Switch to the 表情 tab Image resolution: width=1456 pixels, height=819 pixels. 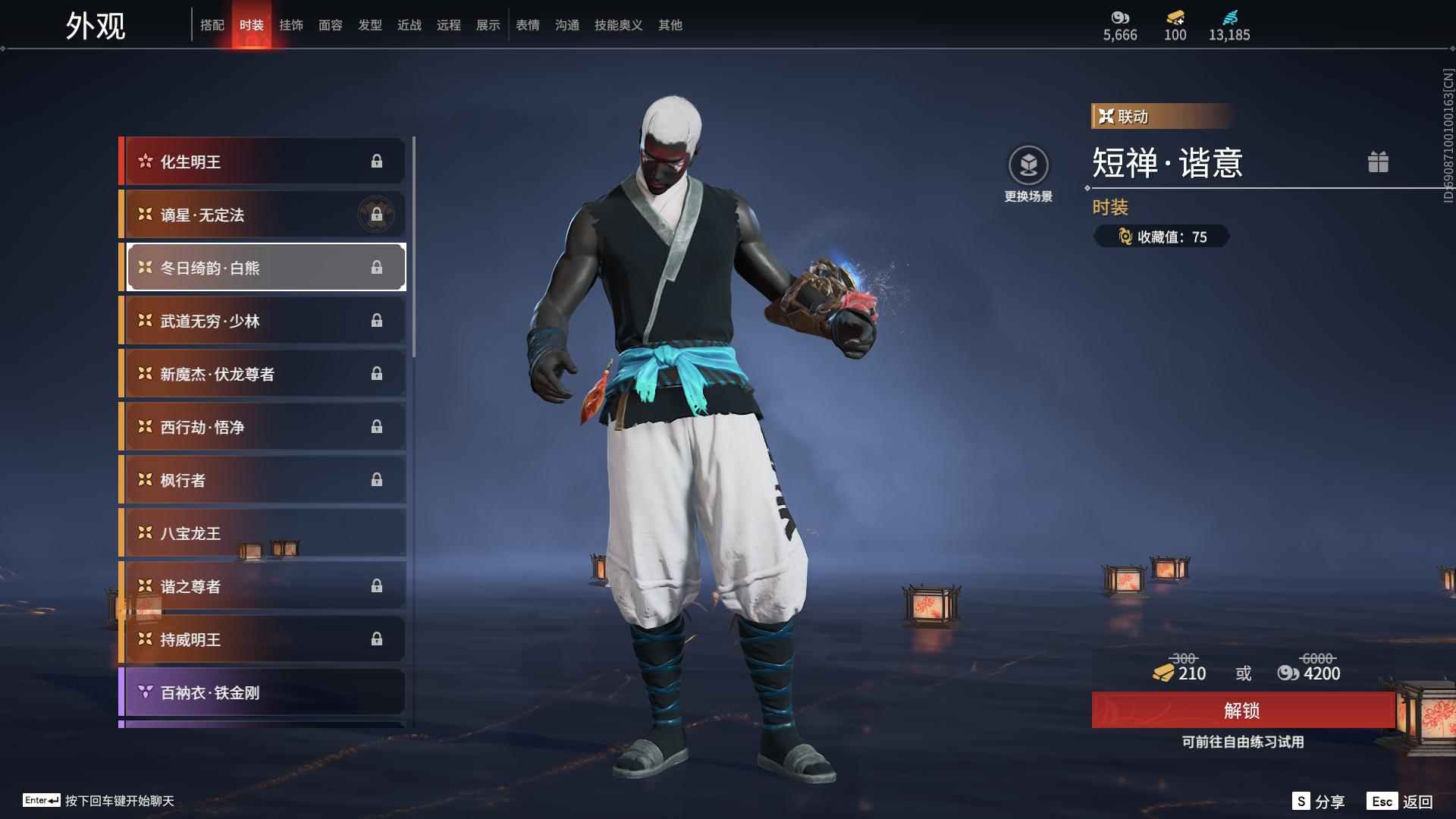pyautogui.click(x=526, y=25)
